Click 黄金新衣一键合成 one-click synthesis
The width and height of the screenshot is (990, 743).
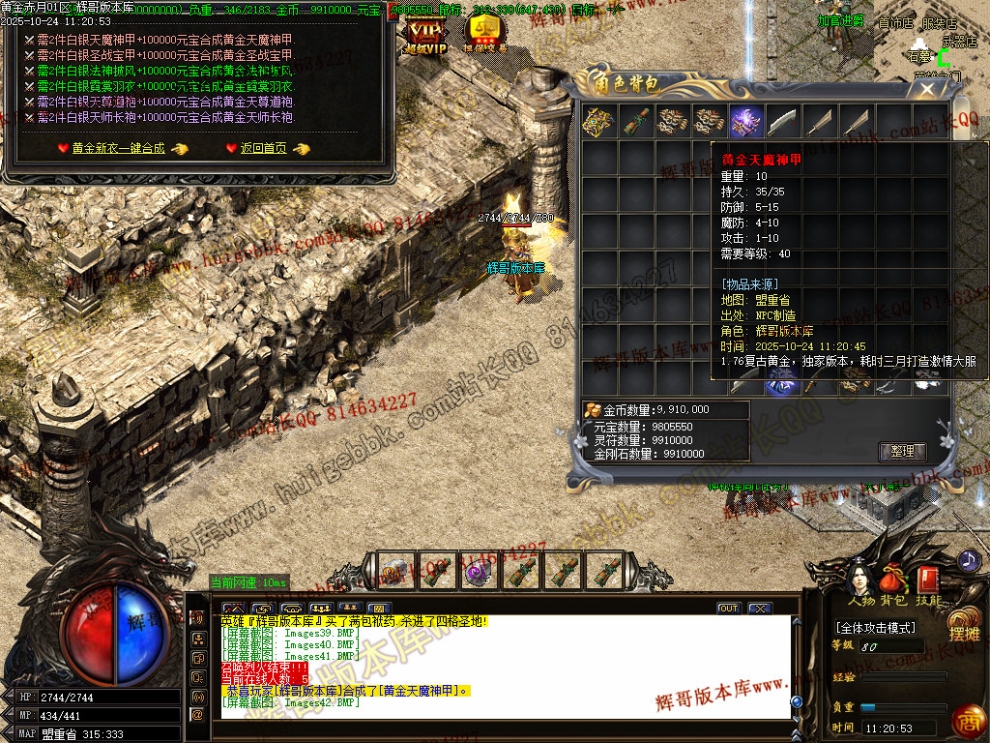click(x=118, y=148)
